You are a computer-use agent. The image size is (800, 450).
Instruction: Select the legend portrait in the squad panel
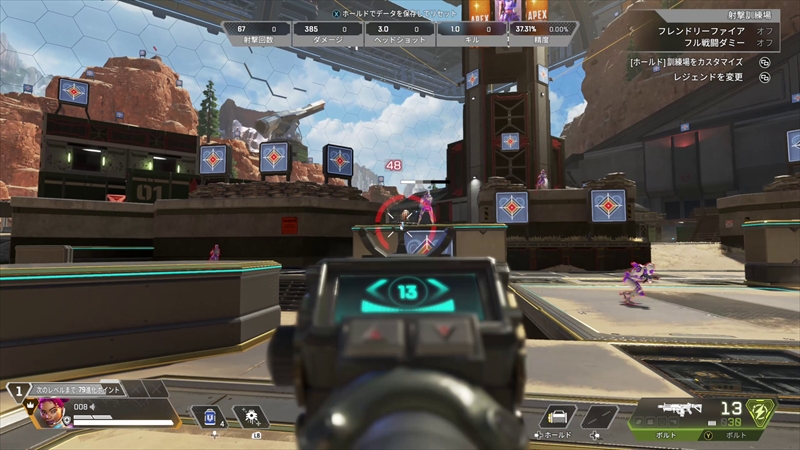pyautogui.click(x=51, y=411)
